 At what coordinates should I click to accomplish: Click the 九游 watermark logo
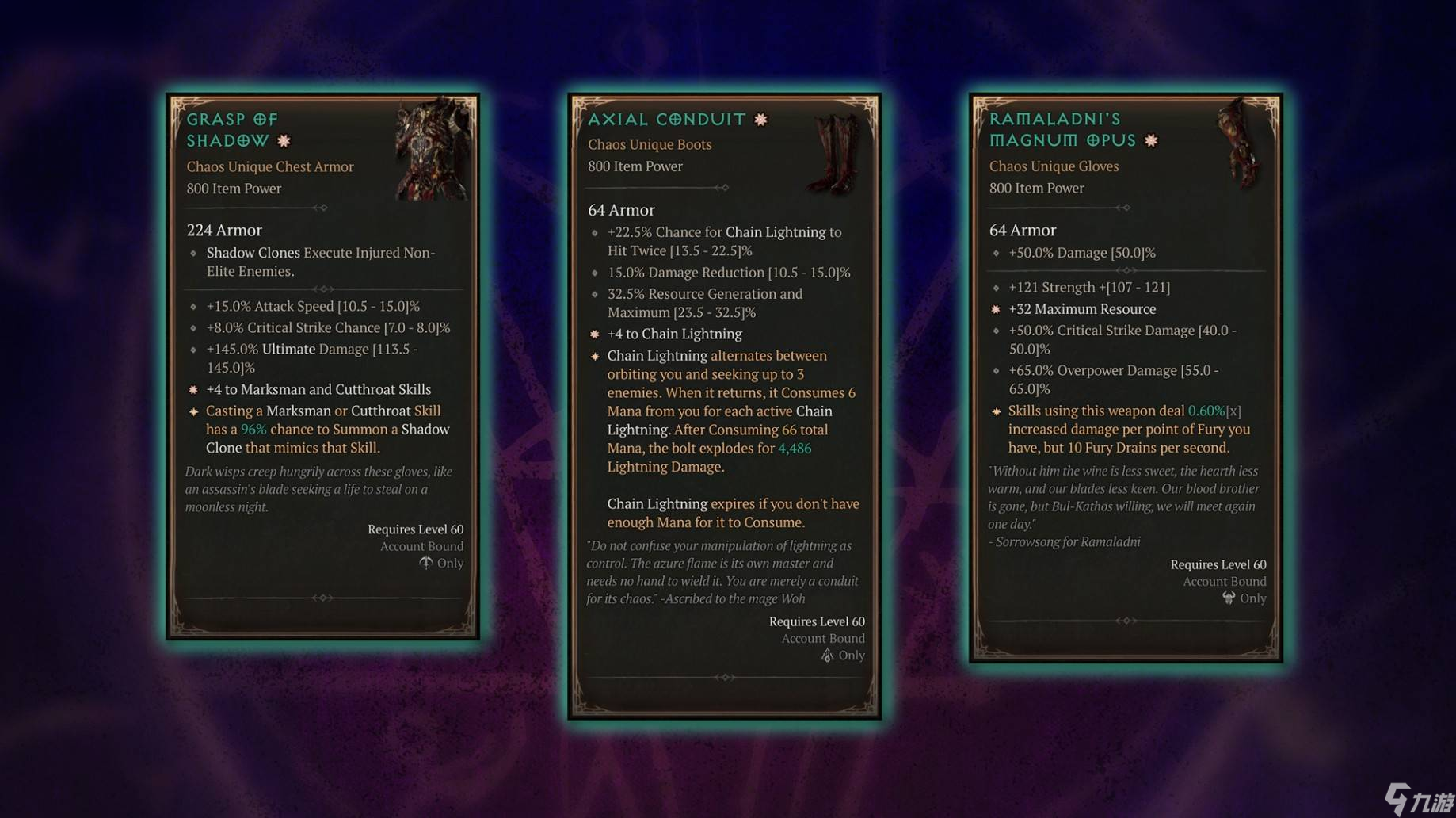[x=1419, y=798]
